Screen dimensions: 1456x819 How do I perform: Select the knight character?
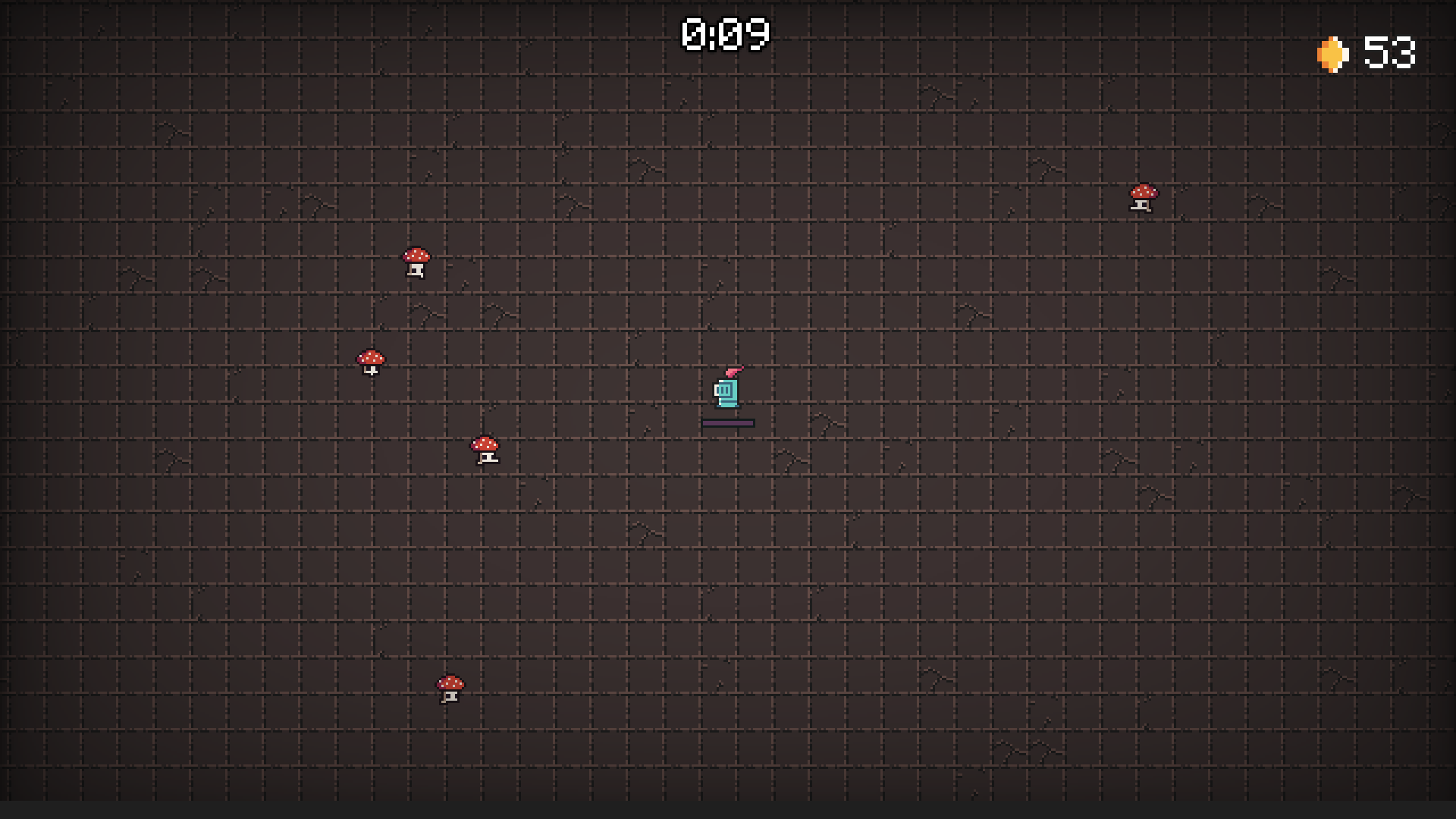coord(727,392)
